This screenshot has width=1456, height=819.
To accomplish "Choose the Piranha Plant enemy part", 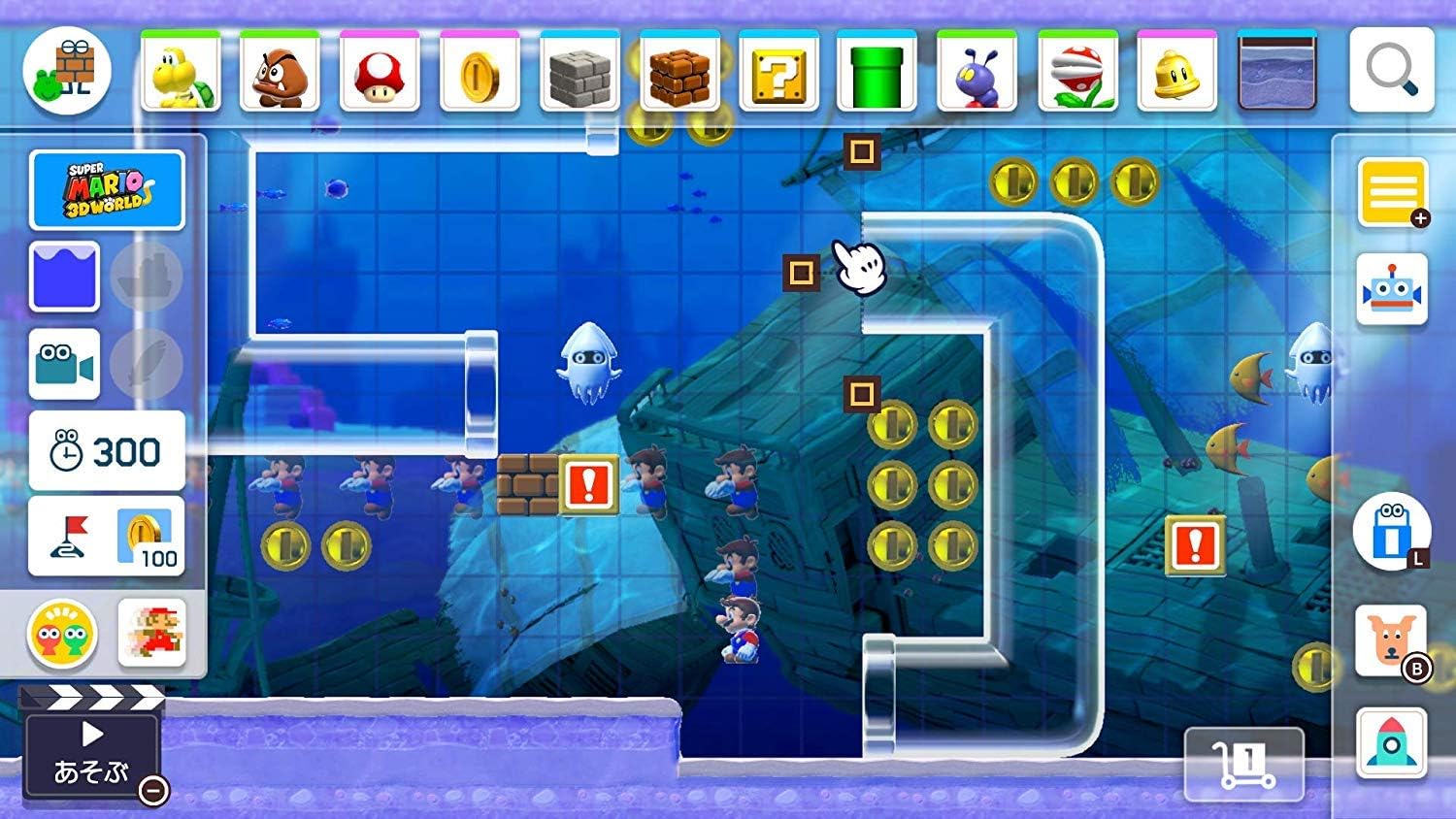I will [1078, 72].
